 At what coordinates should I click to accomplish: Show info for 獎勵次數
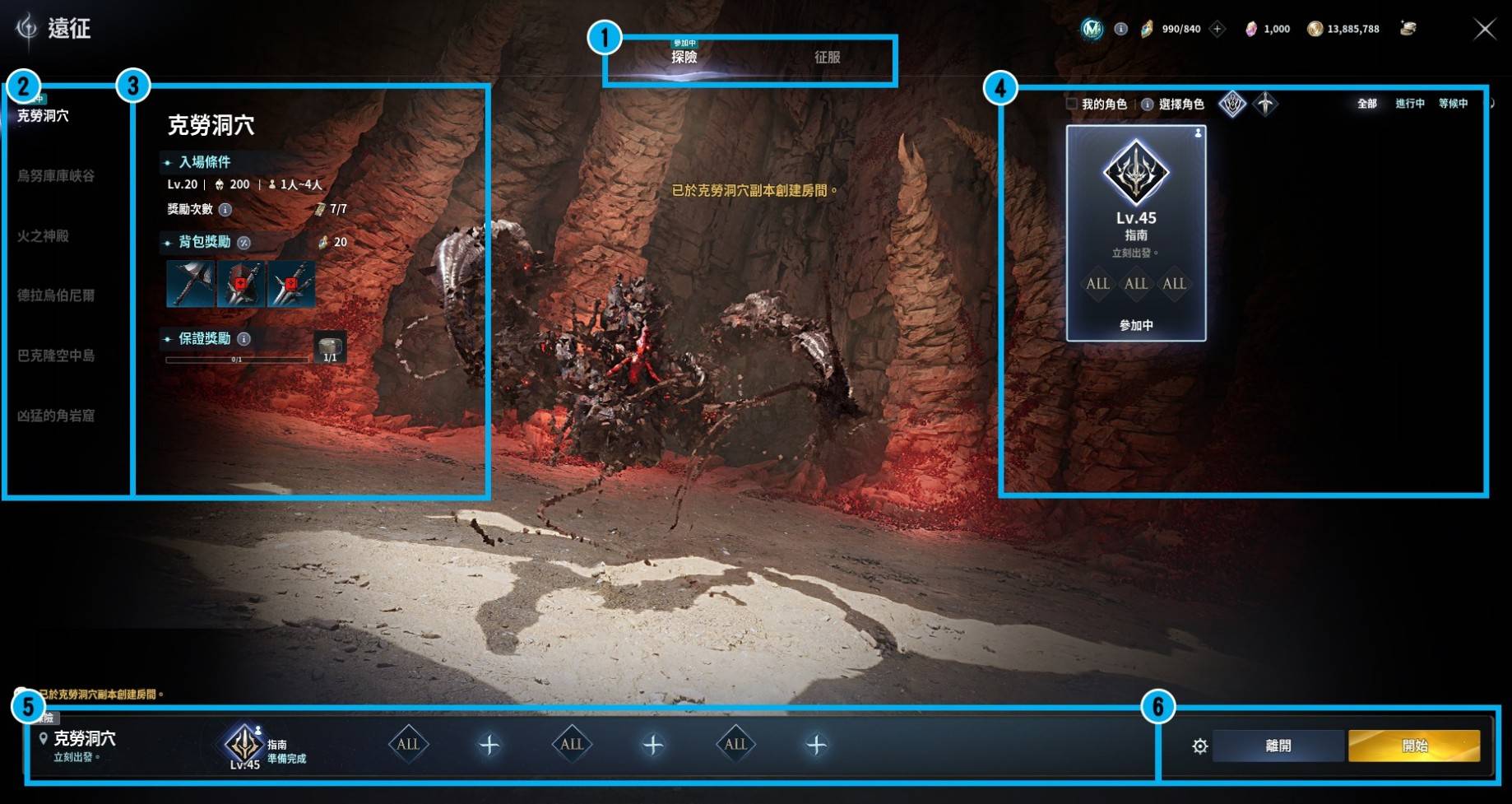pyautogui.click(x=225, y=210)
